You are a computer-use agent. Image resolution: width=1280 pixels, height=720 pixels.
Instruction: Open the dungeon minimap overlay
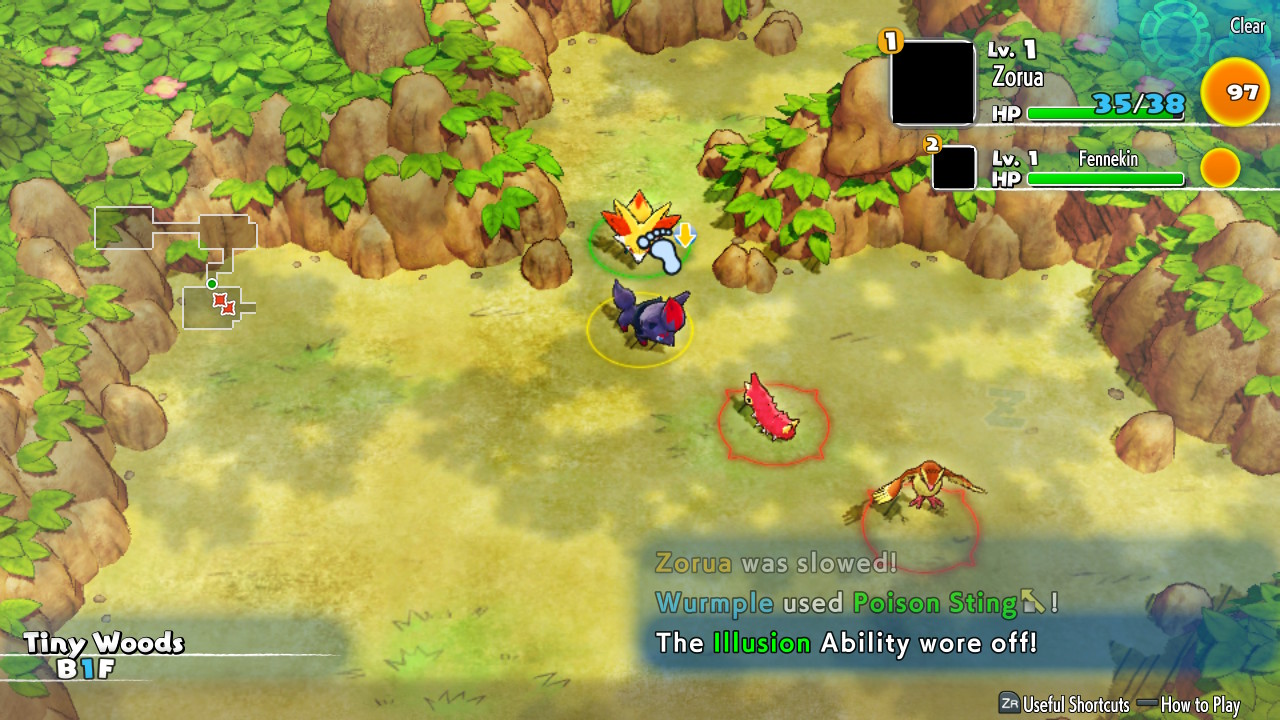pos(176,266)
